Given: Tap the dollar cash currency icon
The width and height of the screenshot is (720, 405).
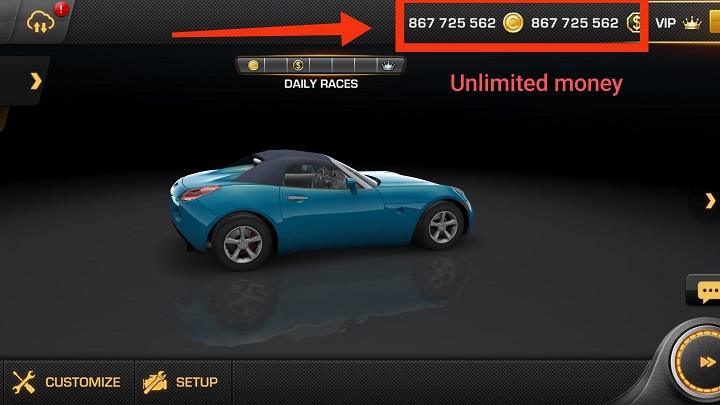Looking at the screenshot, I should click(x=635, y=23).
